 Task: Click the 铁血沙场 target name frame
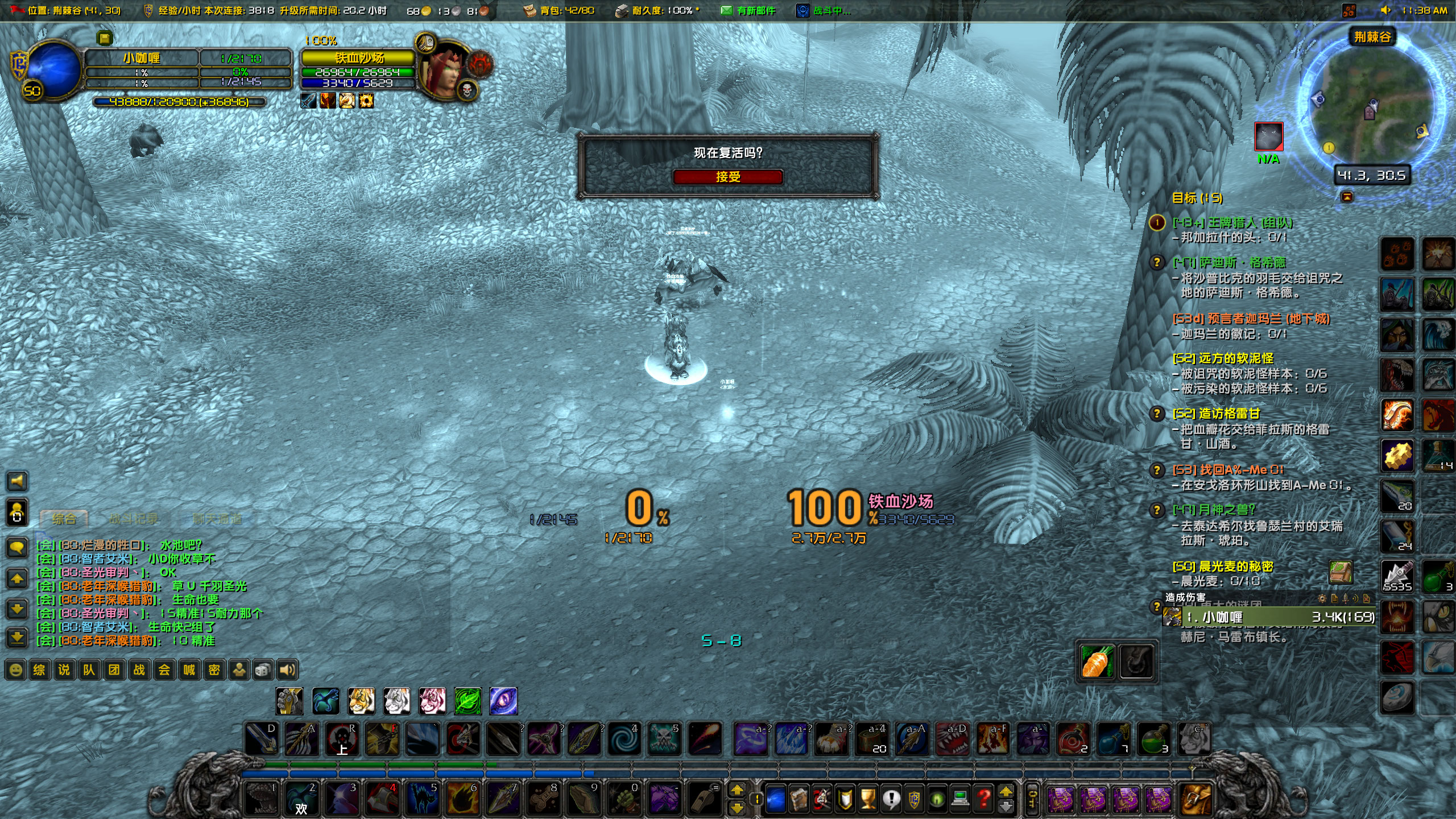(359, 58)
